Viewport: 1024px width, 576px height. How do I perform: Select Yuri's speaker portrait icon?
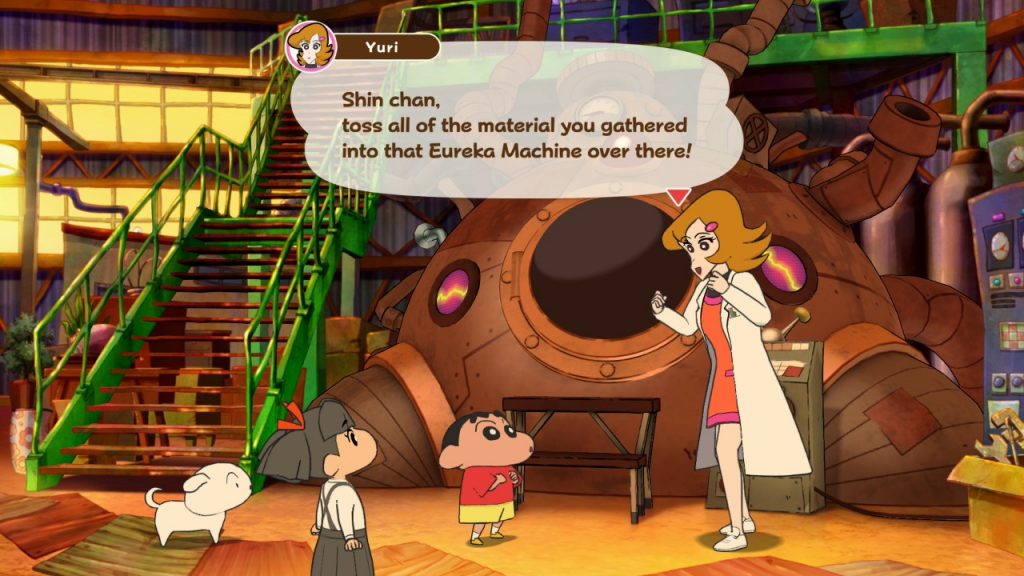pos(311,47)
